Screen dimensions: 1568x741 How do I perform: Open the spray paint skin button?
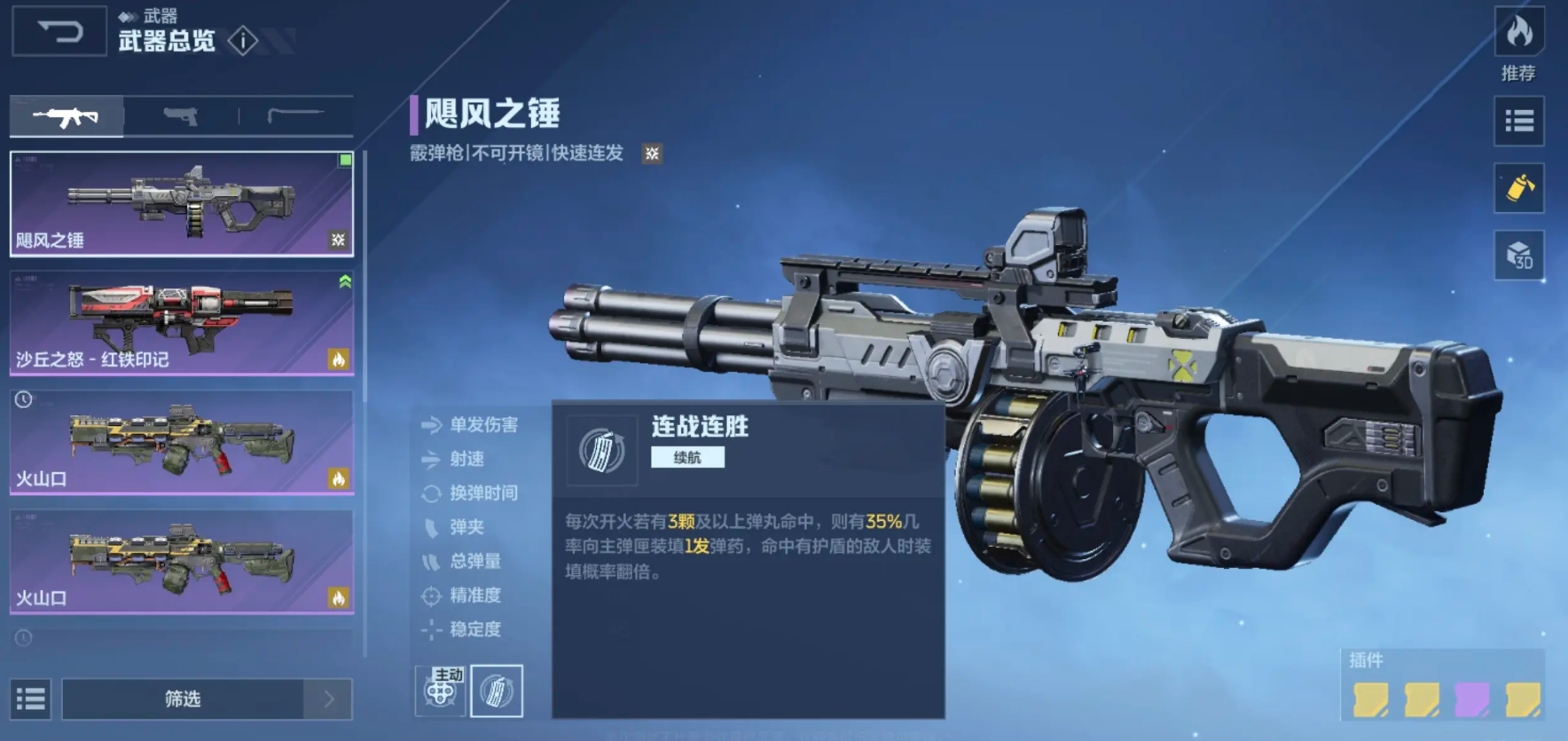1518,188
